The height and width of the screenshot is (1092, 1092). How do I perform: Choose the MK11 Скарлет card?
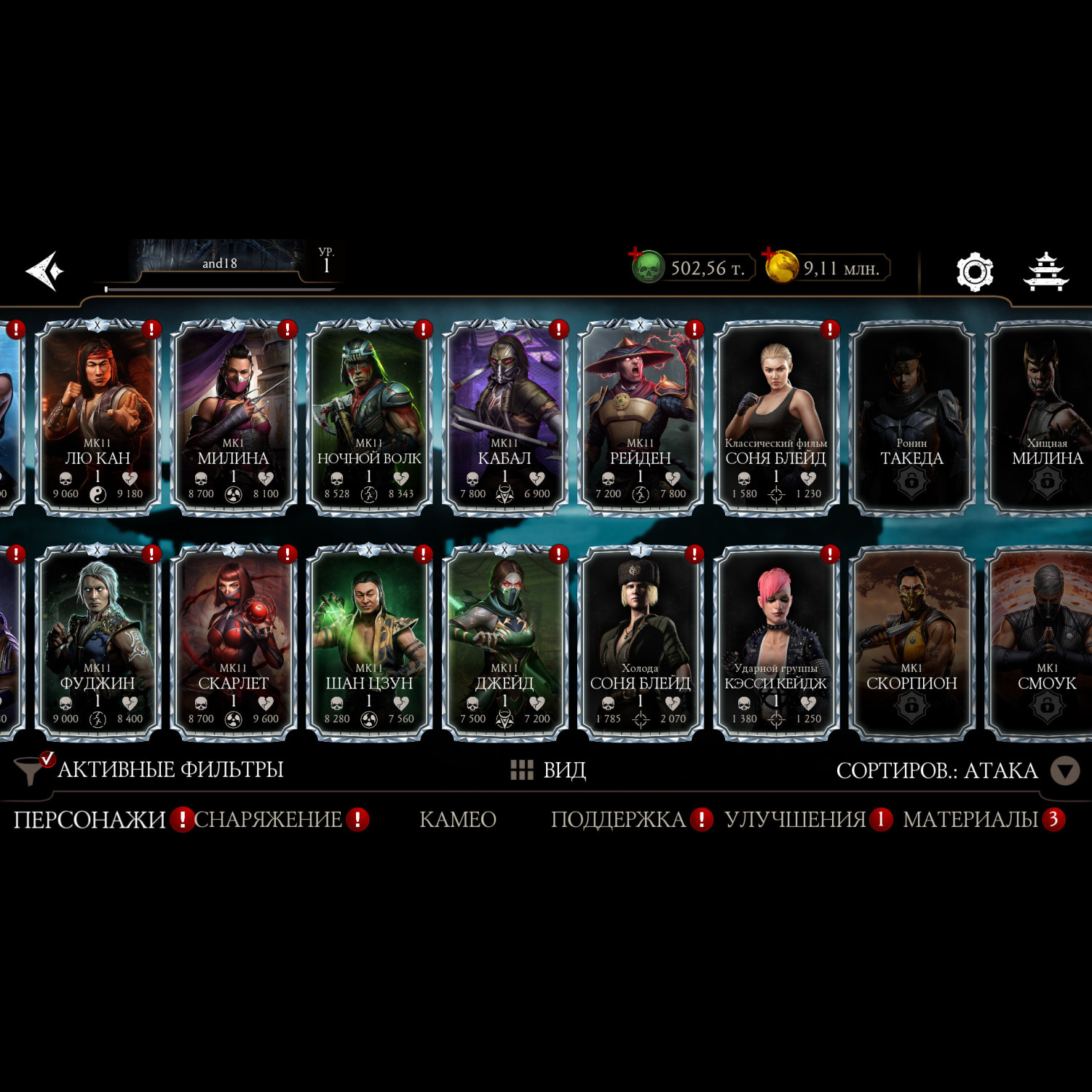233,642
